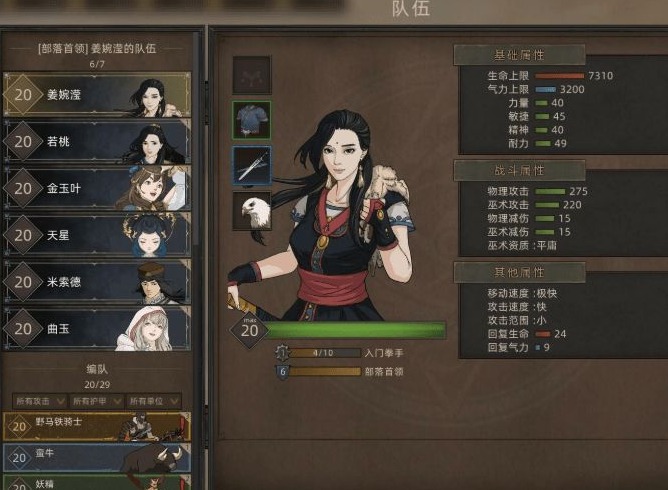668x490 pixels.
Task: Select party leader 姜婉滢 in the list
Action: 97,95
